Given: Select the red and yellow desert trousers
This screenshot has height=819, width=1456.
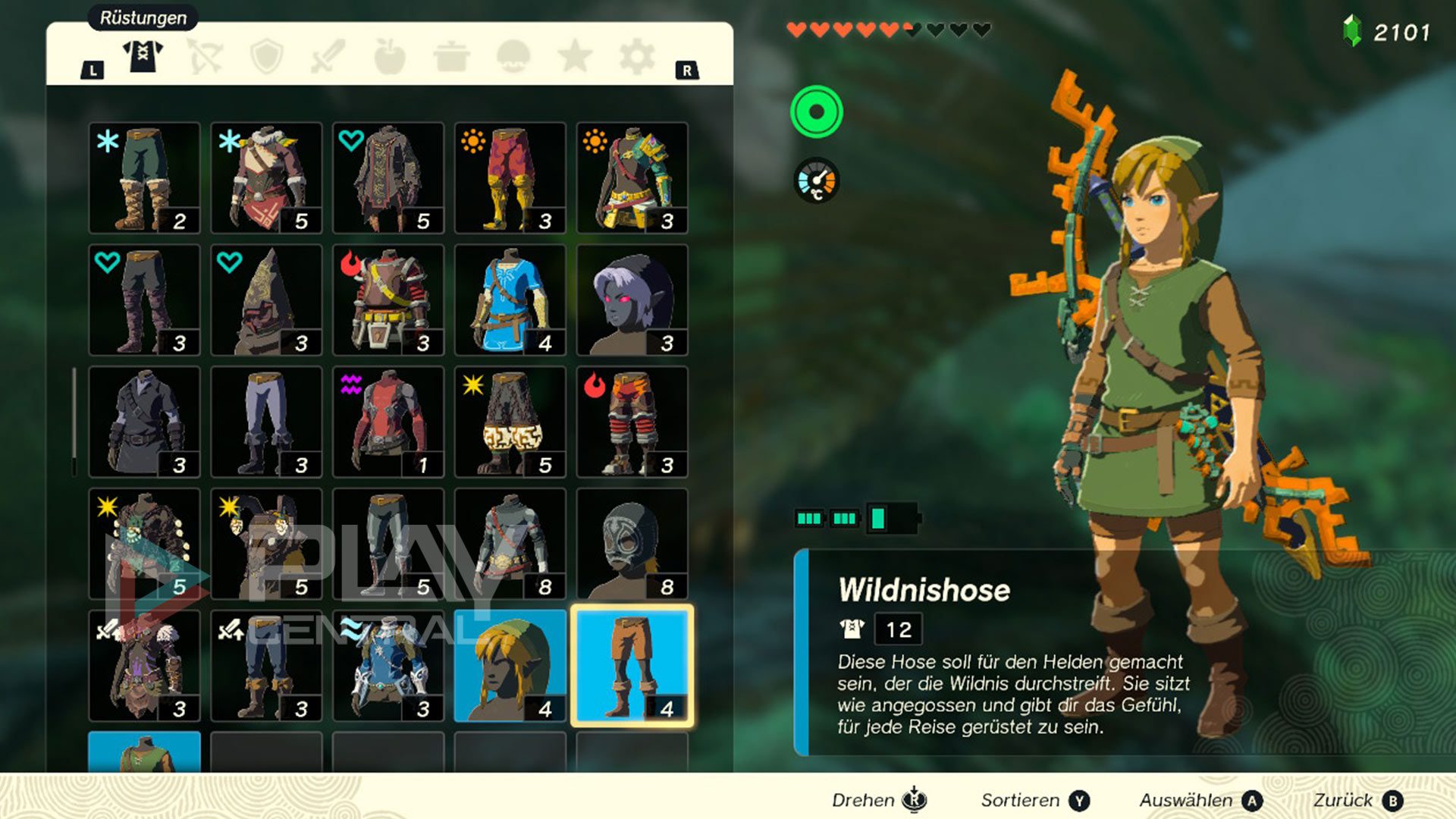Looking at the screenshot, I should [510, 178].
